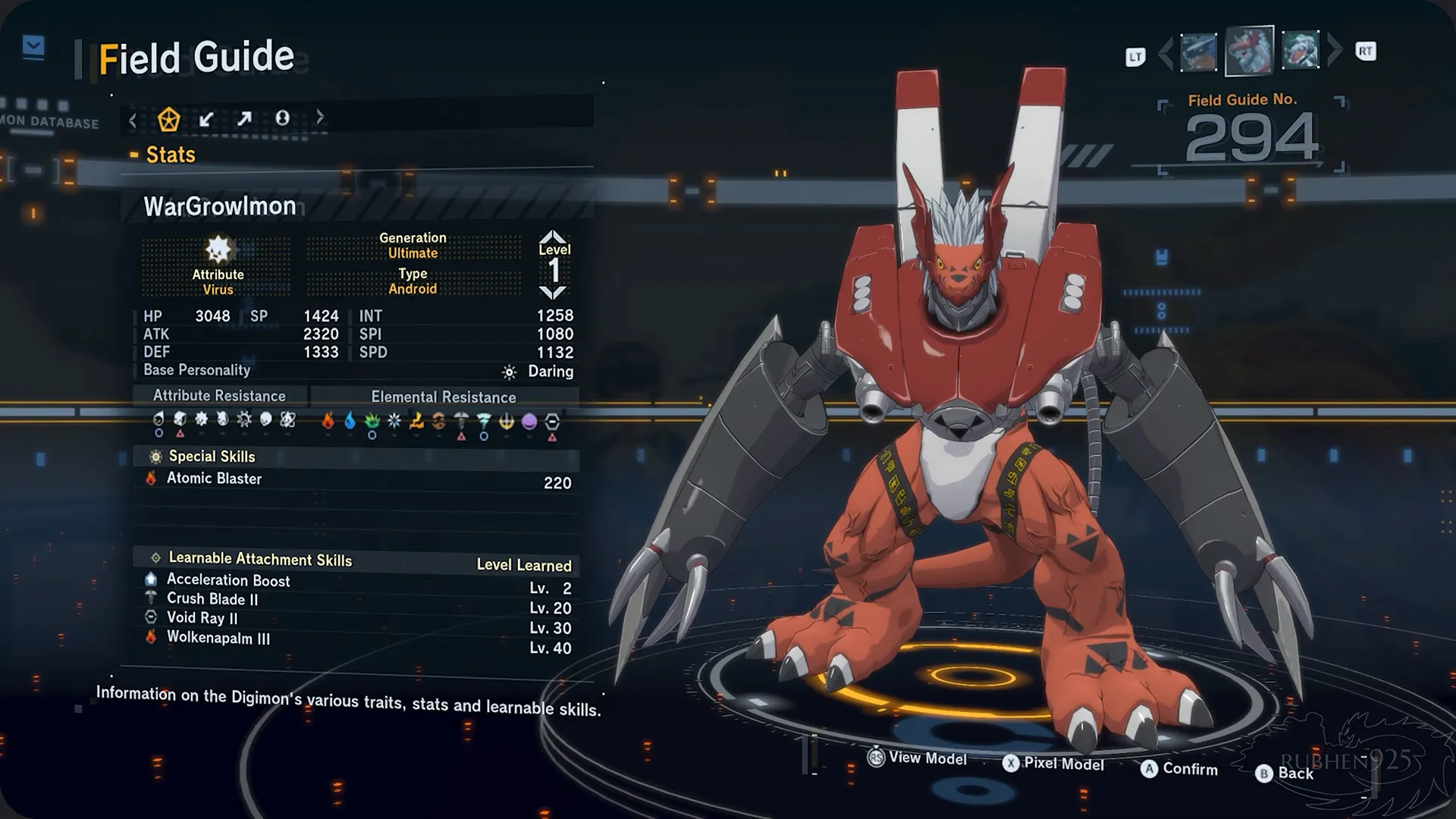Screen dimensions: 1456x819
Task: Go to previous tab with left chevron
Action: (x=133, y=120)
